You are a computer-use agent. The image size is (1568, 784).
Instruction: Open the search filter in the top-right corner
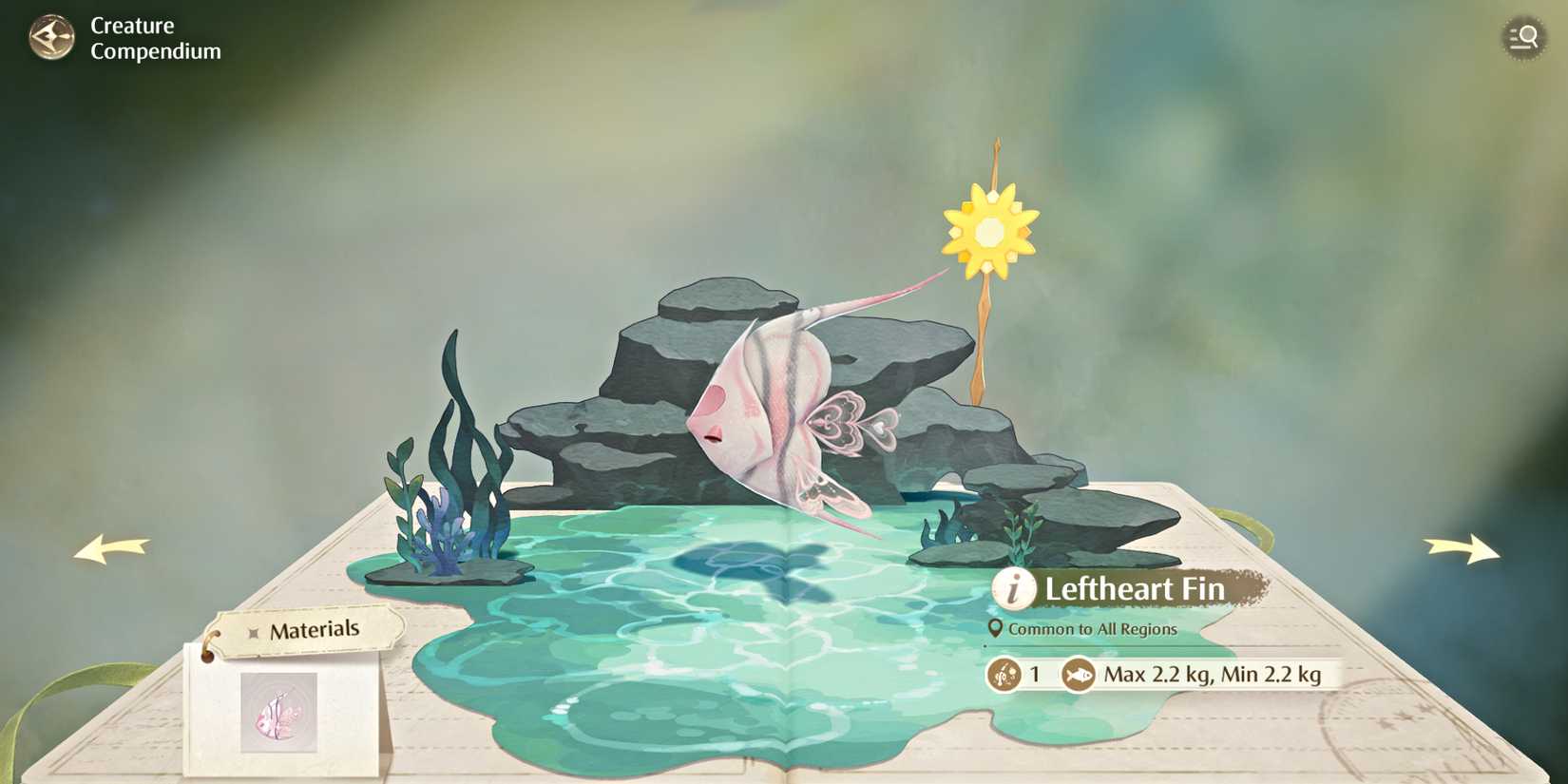pos(1522,38)
